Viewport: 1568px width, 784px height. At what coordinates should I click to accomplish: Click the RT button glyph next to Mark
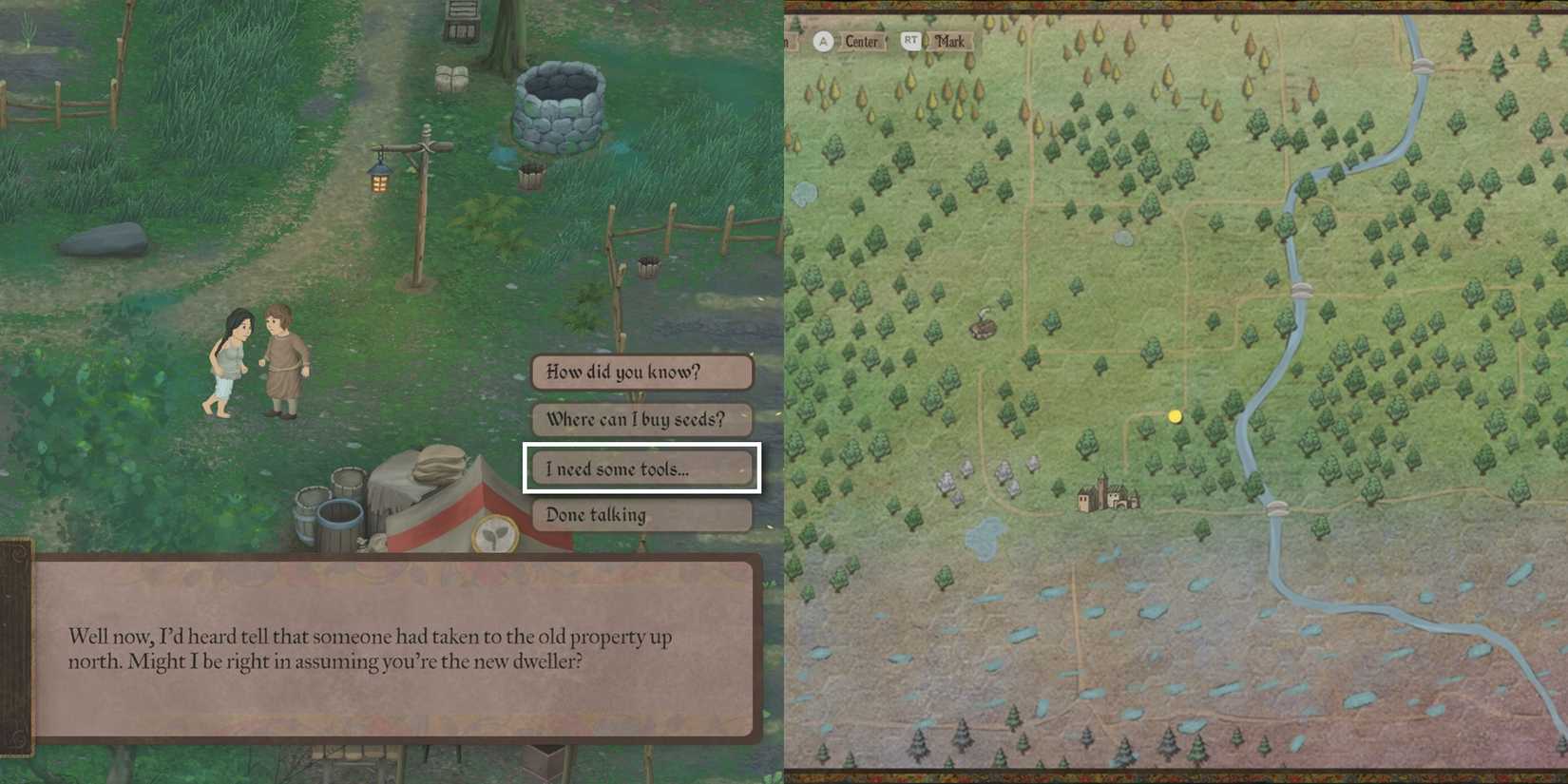(x=911, y=41)
